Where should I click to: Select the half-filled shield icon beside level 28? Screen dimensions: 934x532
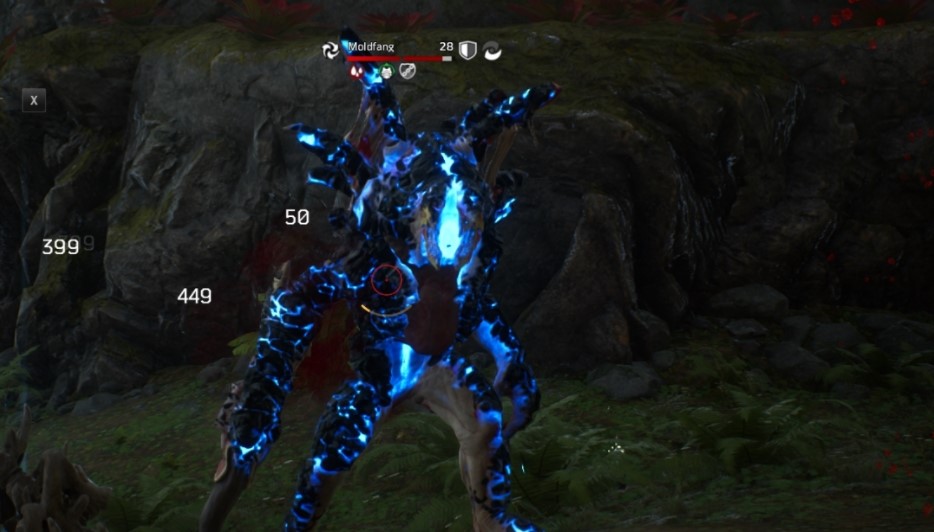[468, 50]
